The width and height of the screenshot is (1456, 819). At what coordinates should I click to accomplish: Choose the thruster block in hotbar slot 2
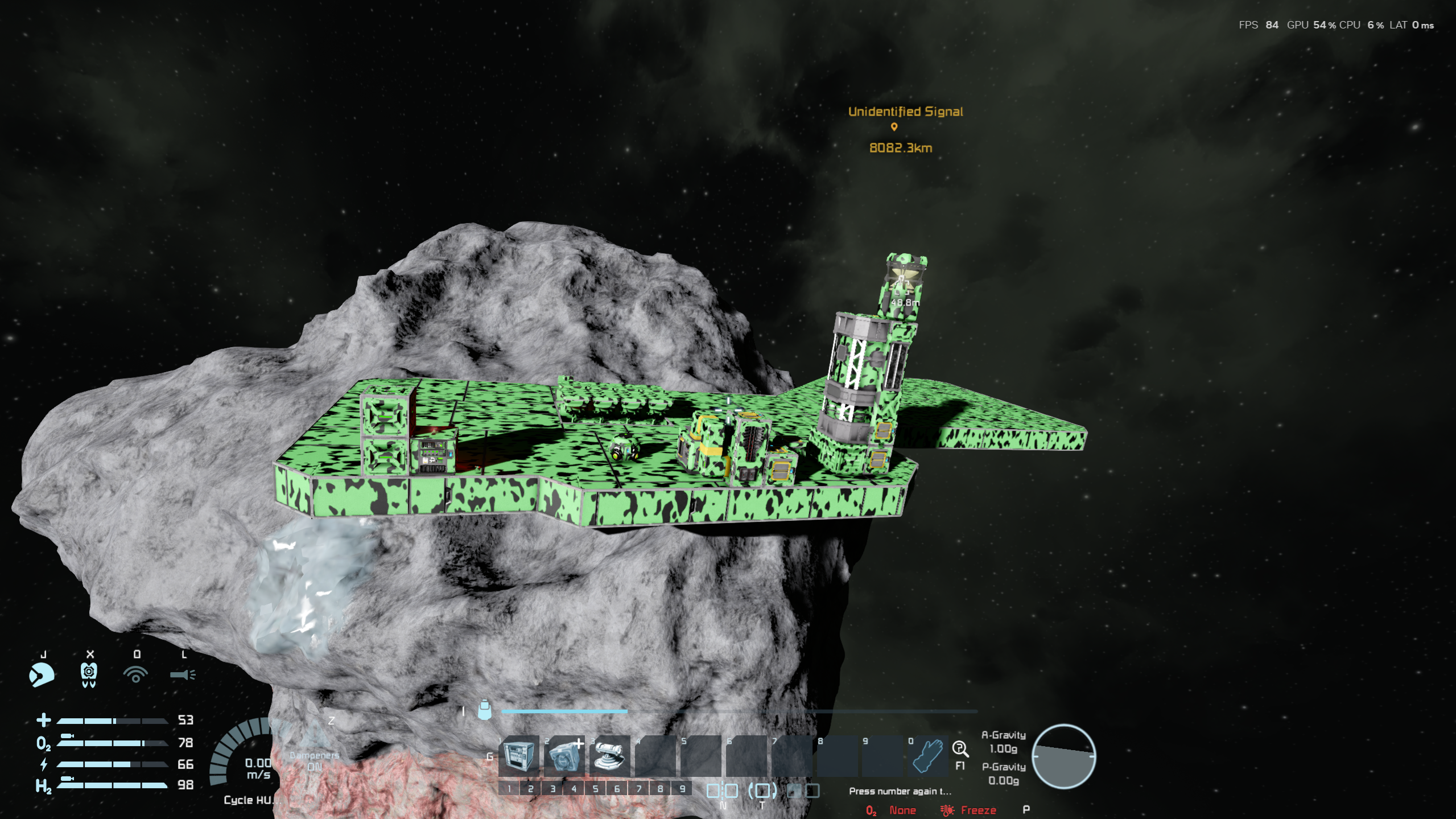pos(564,756)
